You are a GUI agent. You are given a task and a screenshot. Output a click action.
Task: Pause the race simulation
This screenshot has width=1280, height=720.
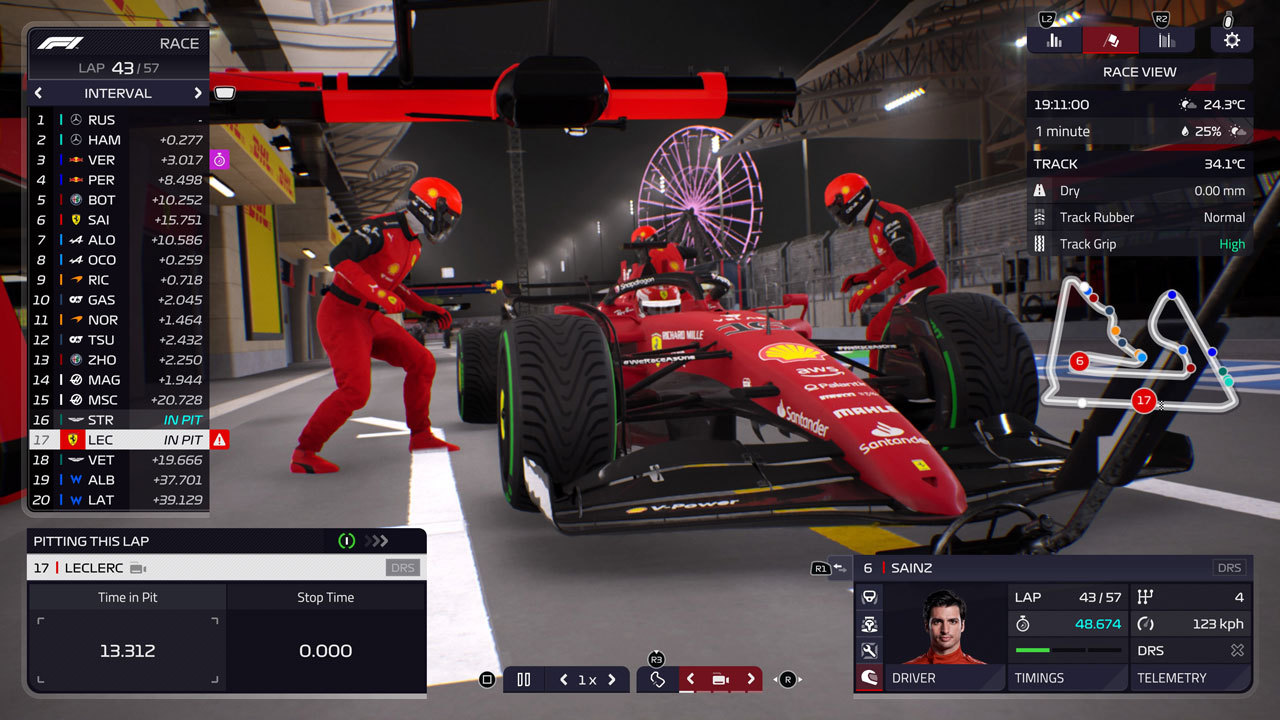pyautogui.click(x=523, y=680)
